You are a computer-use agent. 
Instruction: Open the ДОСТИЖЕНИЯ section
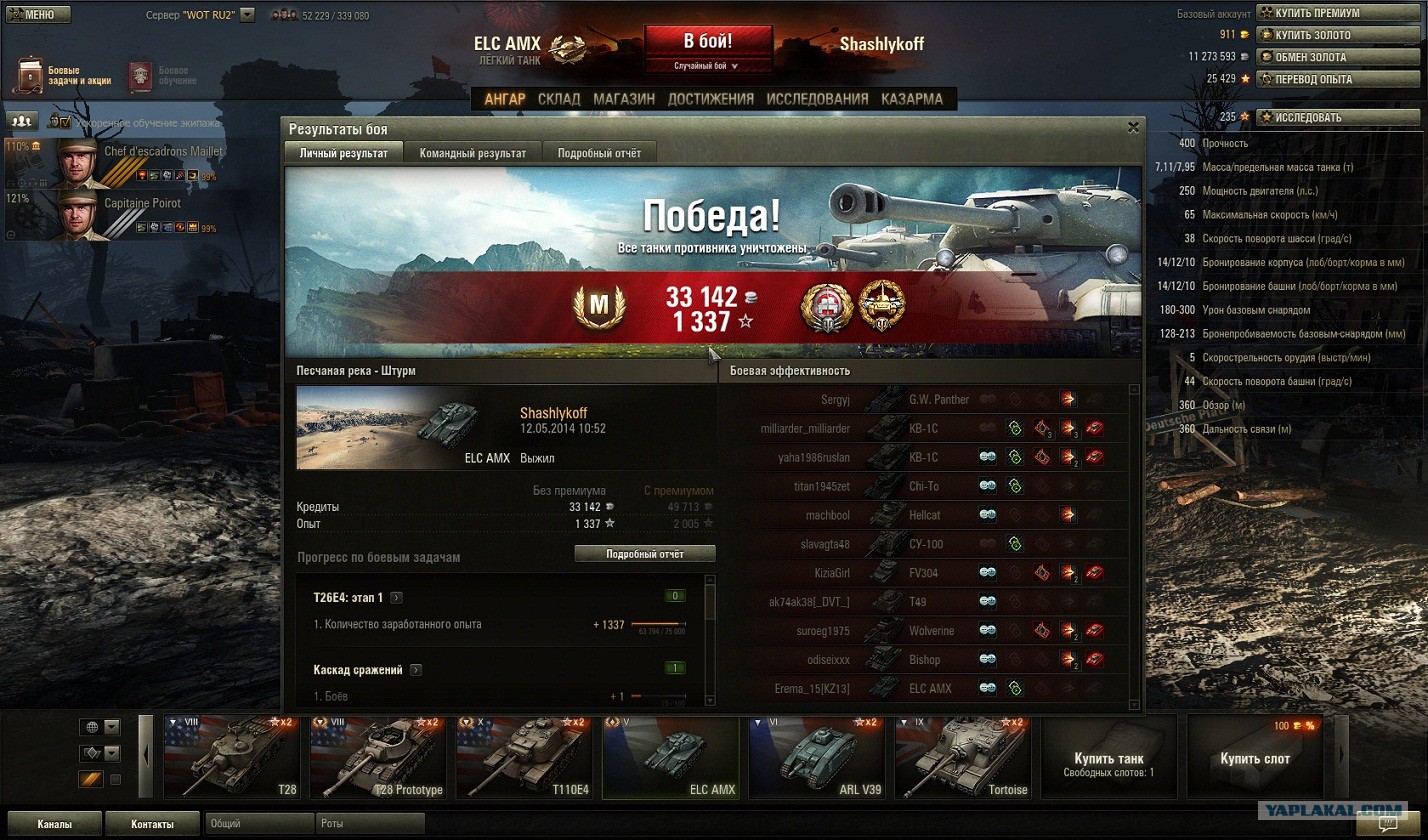coord(711,99)
